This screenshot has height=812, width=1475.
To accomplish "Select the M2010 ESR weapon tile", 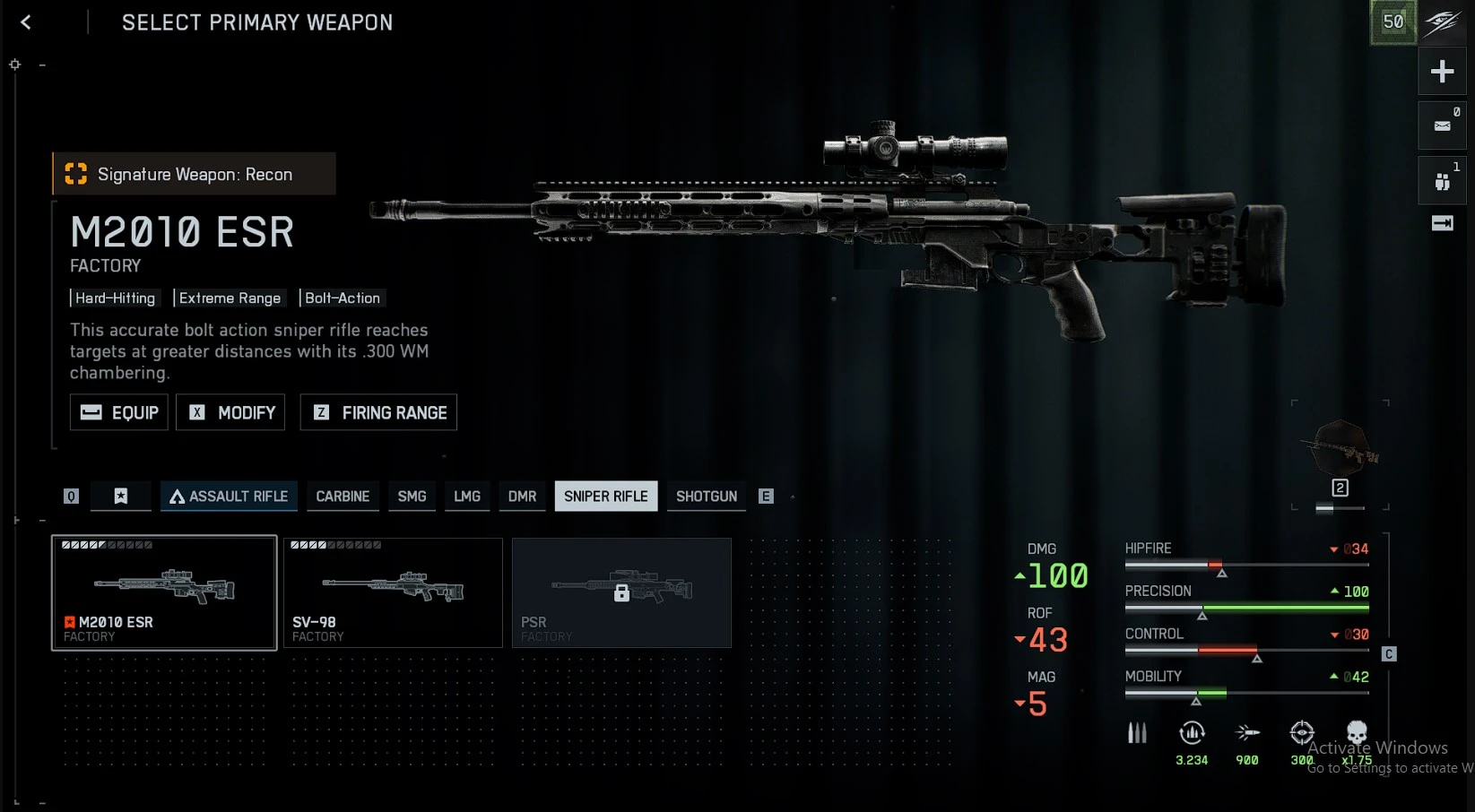I will [x=164, y=592].
